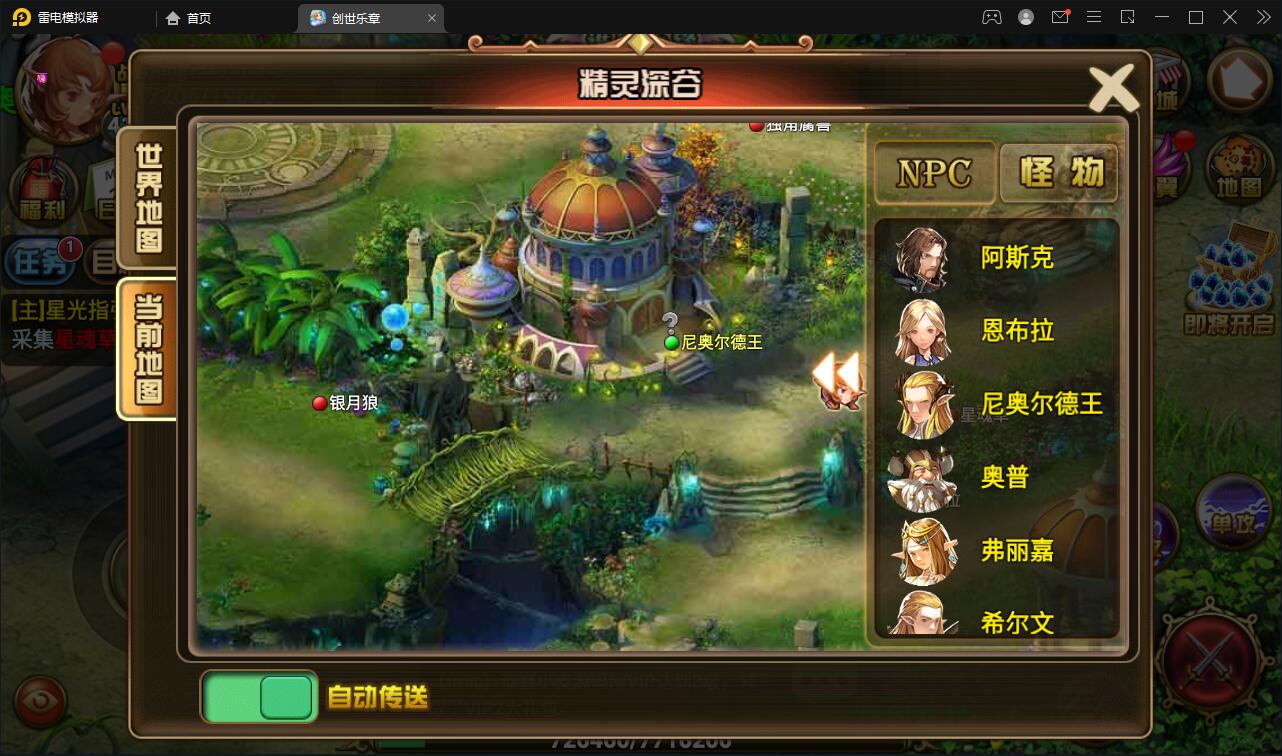Switch to the 世界地图 tab
This screenshot has height=756, width=1282.
pos(146,197)
